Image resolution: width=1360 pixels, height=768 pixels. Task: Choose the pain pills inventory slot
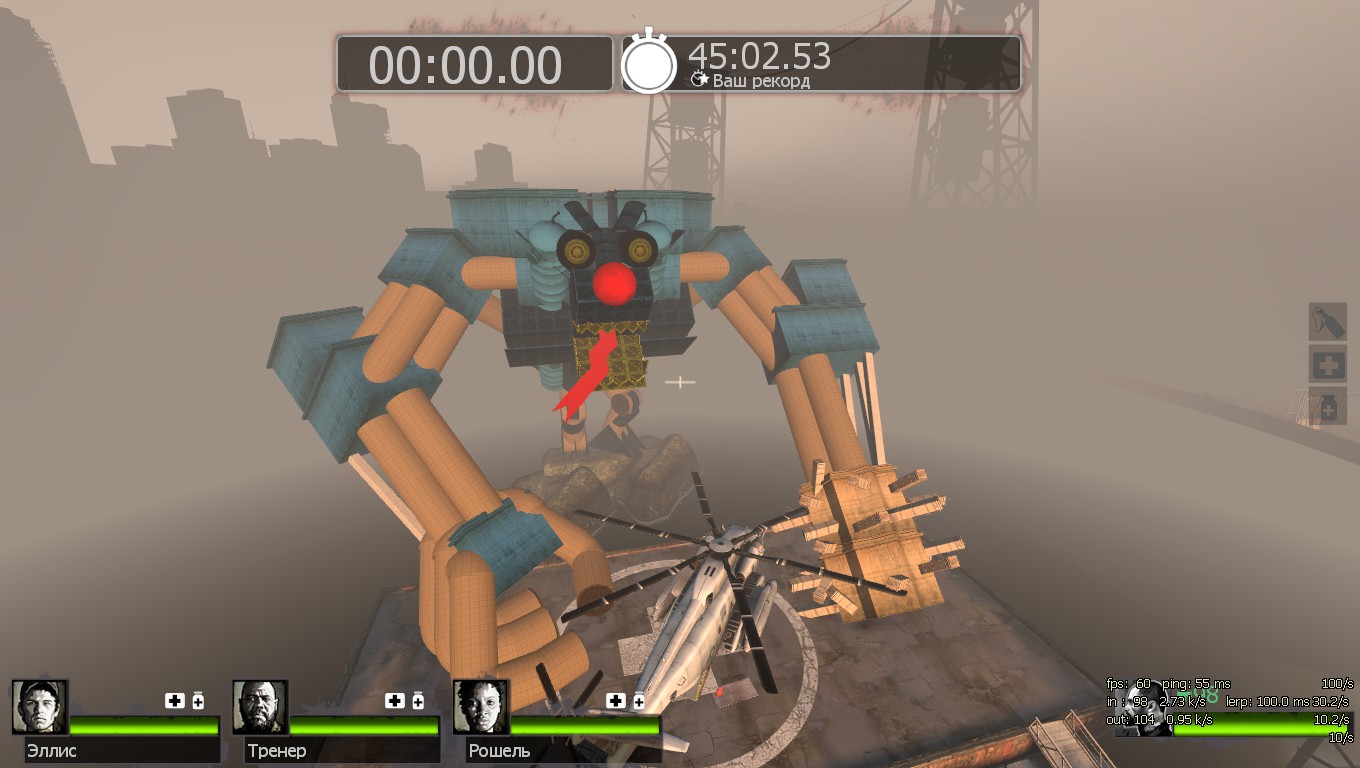[1328, 407]
